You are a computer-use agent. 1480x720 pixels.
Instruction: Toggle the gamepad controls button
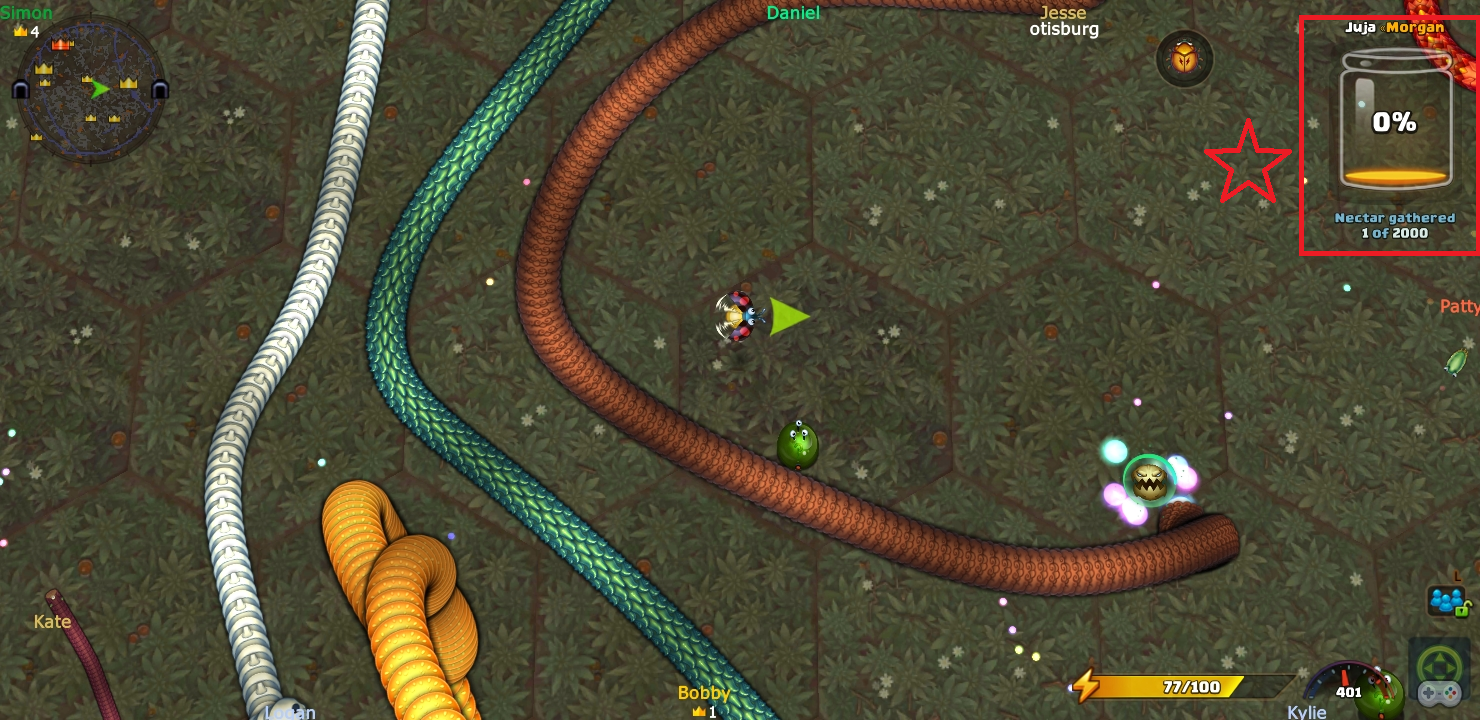pos(1439,677)
